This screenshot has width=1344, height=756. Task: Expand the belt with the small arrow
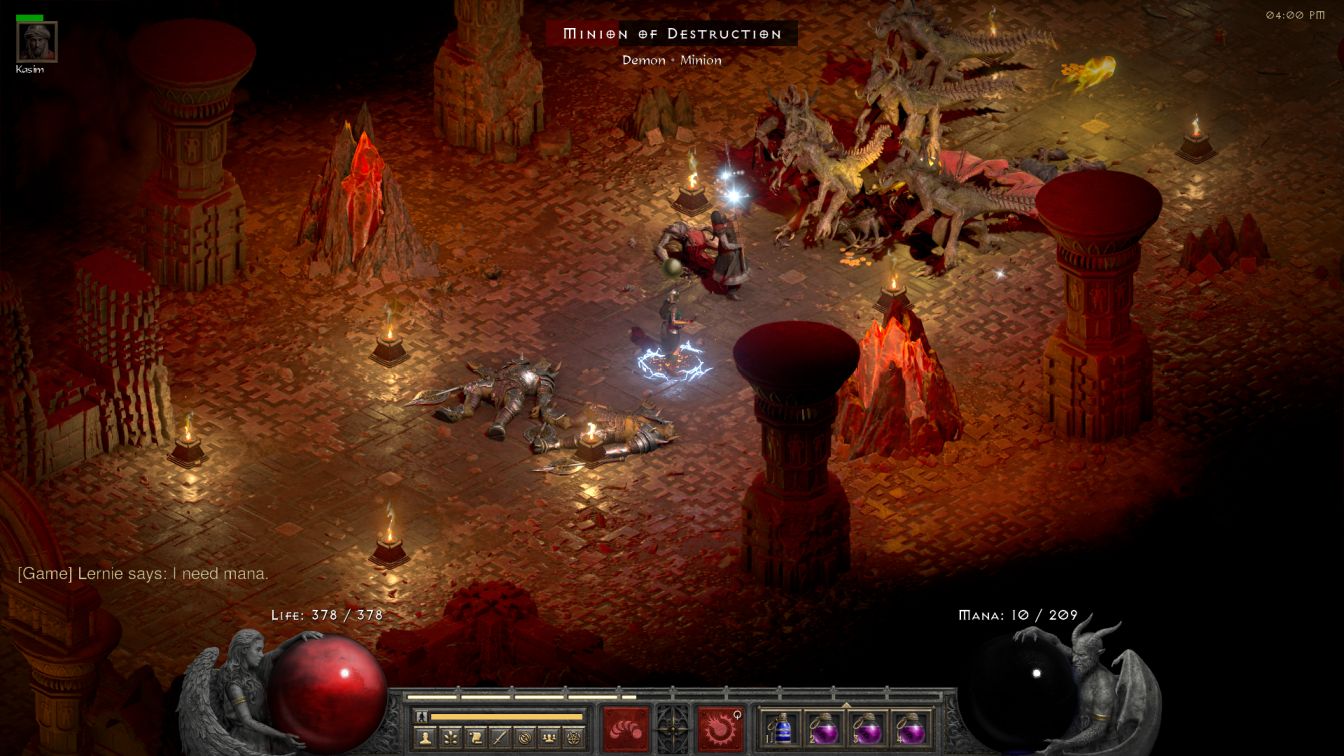(847, 704)
